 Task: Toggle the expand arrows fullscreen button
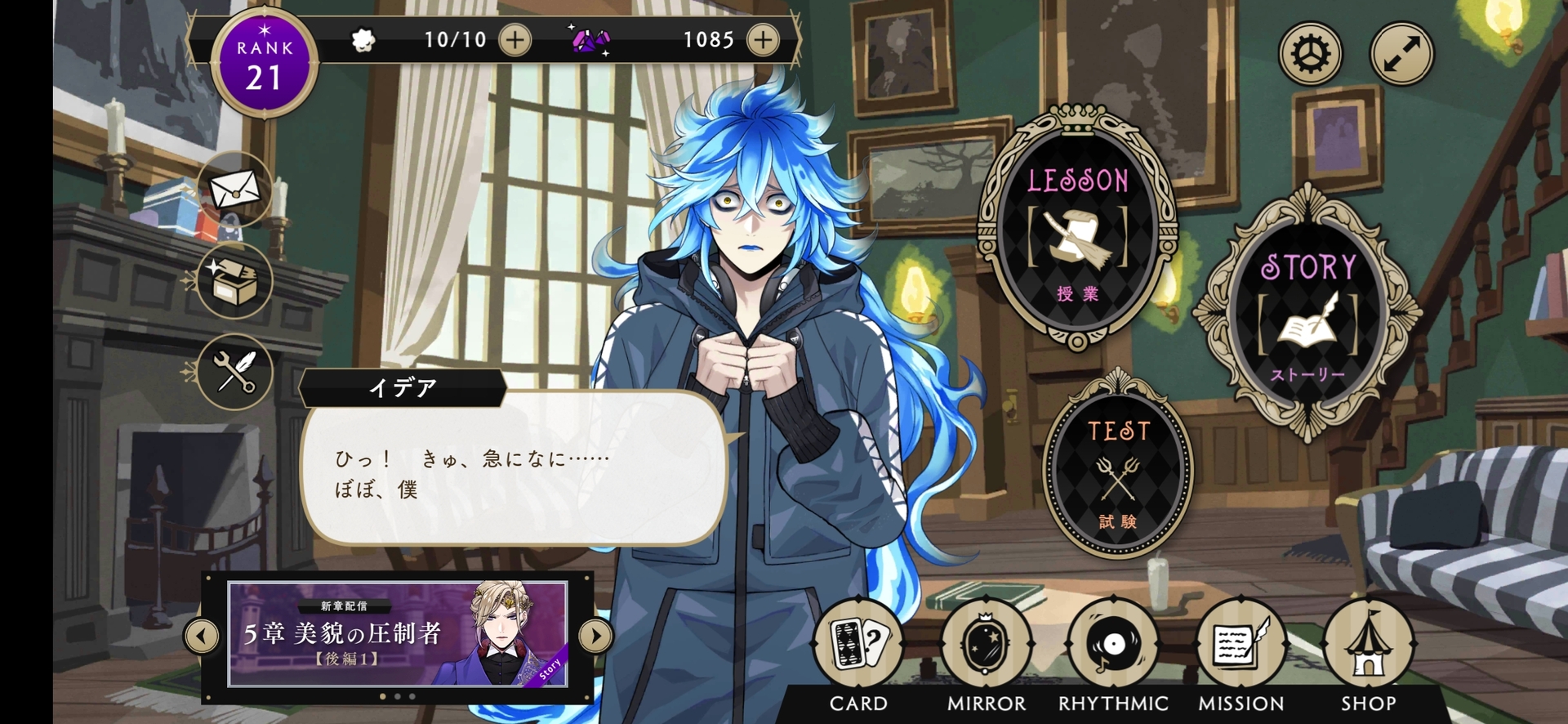[1401, 54]
